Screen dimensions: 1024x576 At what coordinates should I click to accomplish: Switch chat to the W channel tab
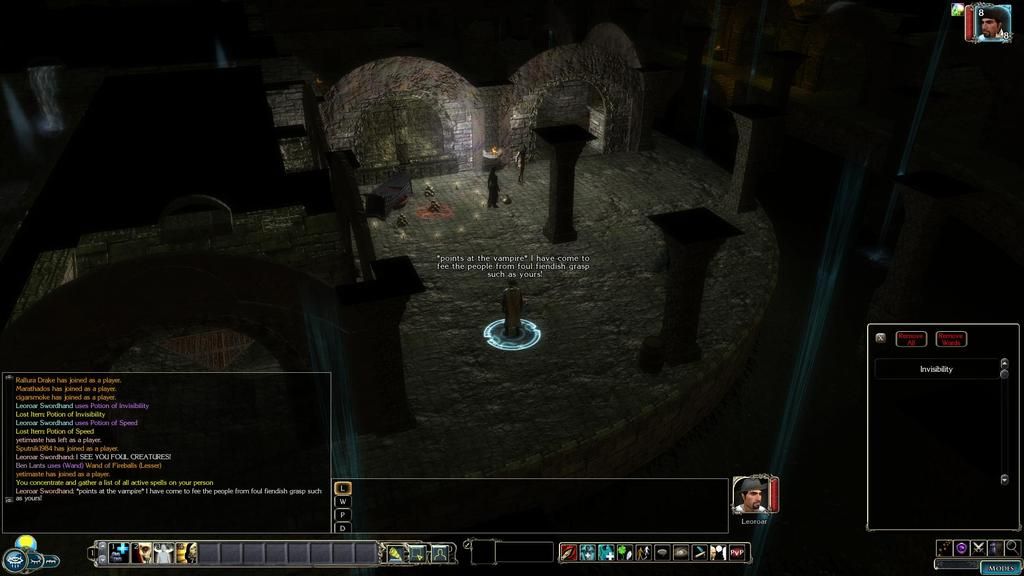click(344, 502)
